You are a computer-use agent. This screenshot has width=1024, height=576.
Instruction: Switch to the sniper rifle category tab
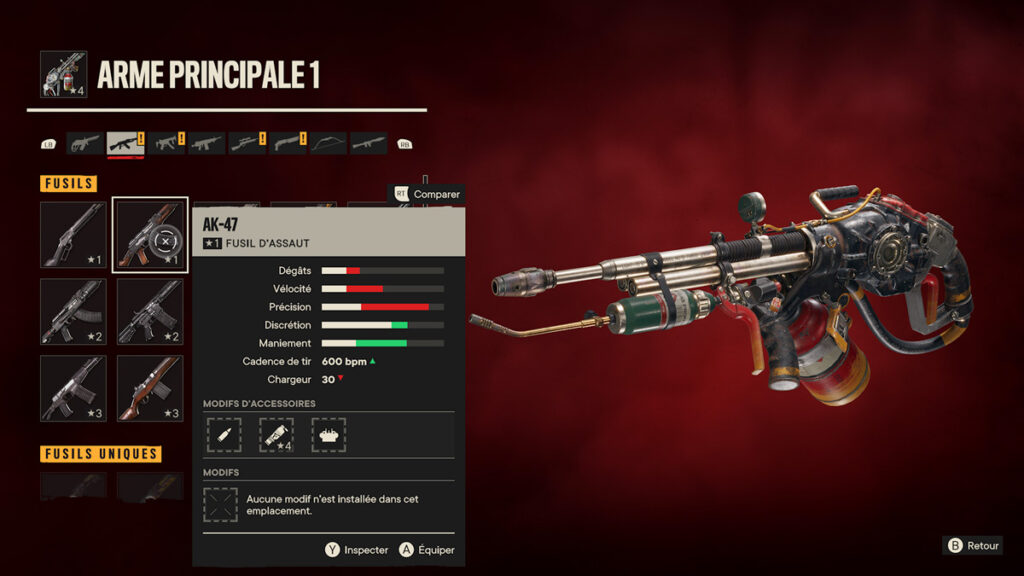click(x=247, y=143)
